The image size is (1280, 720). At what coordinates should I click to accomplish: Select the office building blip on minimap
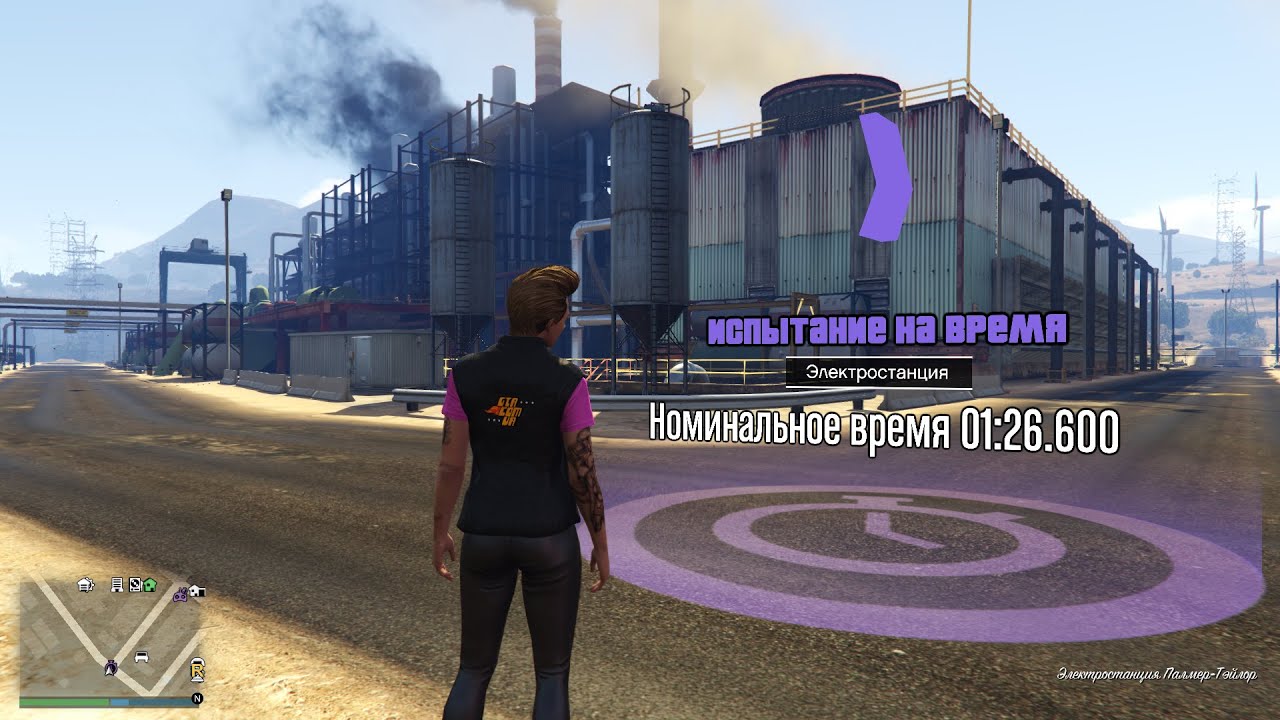pyautogui.click(x=117, y=584)
